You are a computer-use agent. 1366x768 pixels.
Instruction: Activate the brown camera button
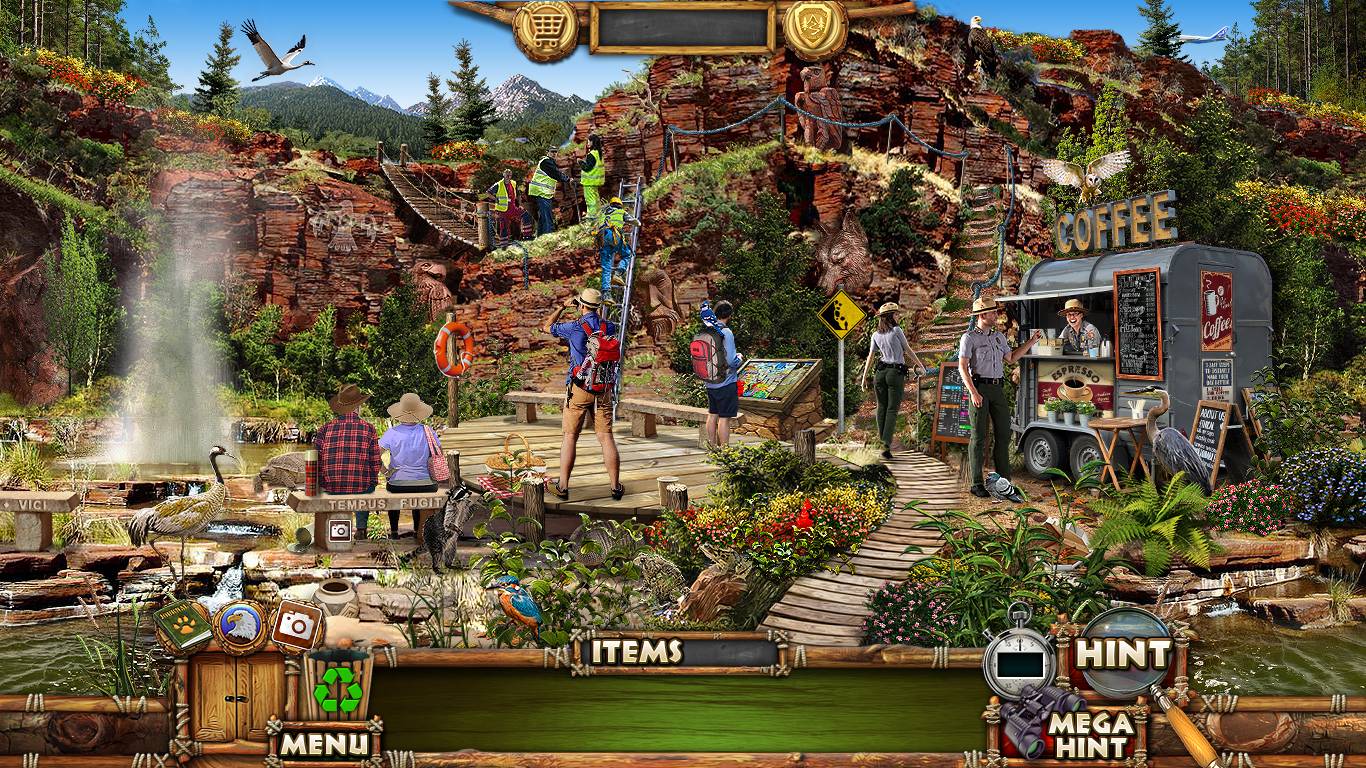pos(295,626)
